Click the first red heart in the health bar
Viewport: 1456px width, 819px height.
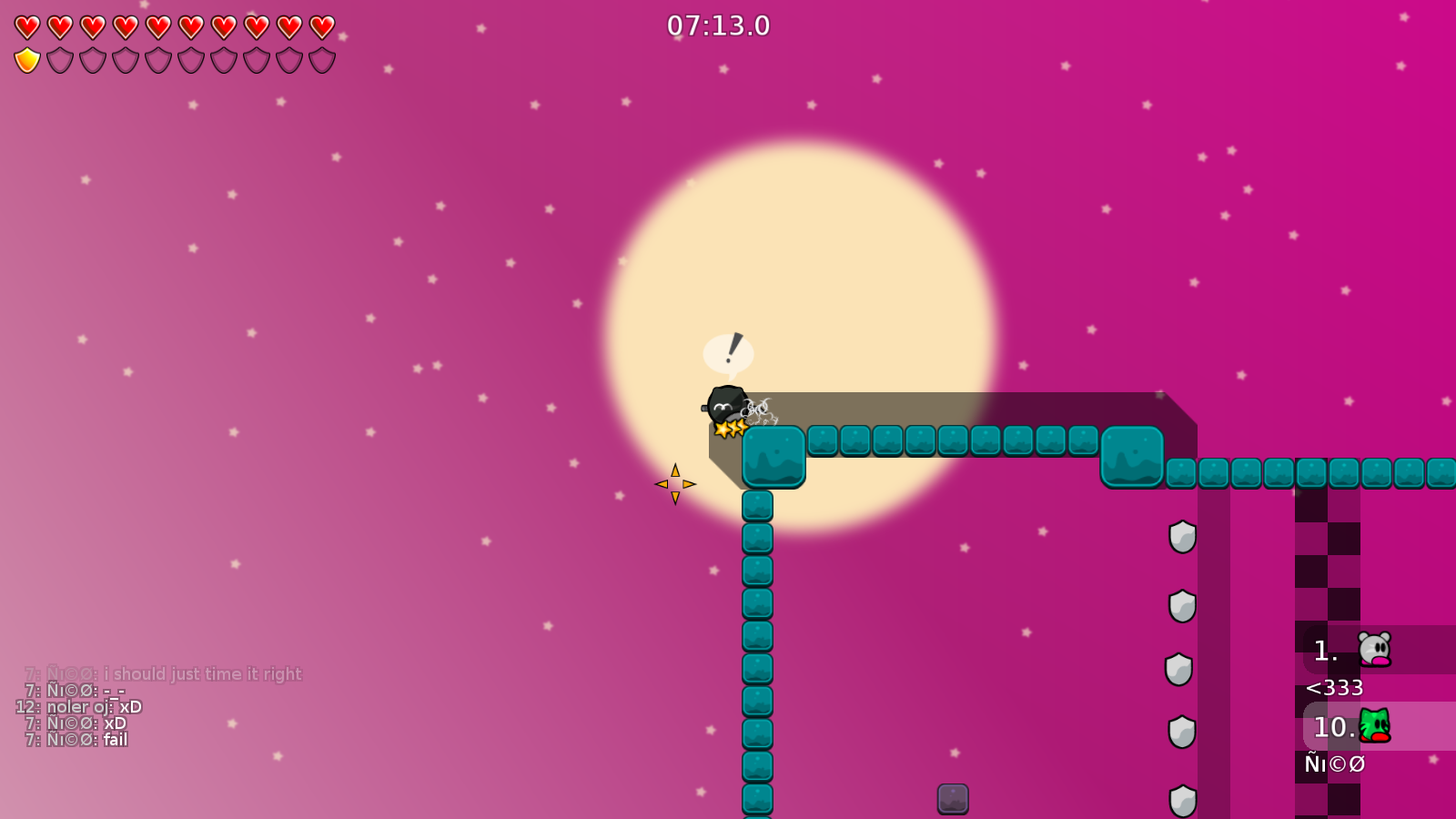[x=25, y=25]
